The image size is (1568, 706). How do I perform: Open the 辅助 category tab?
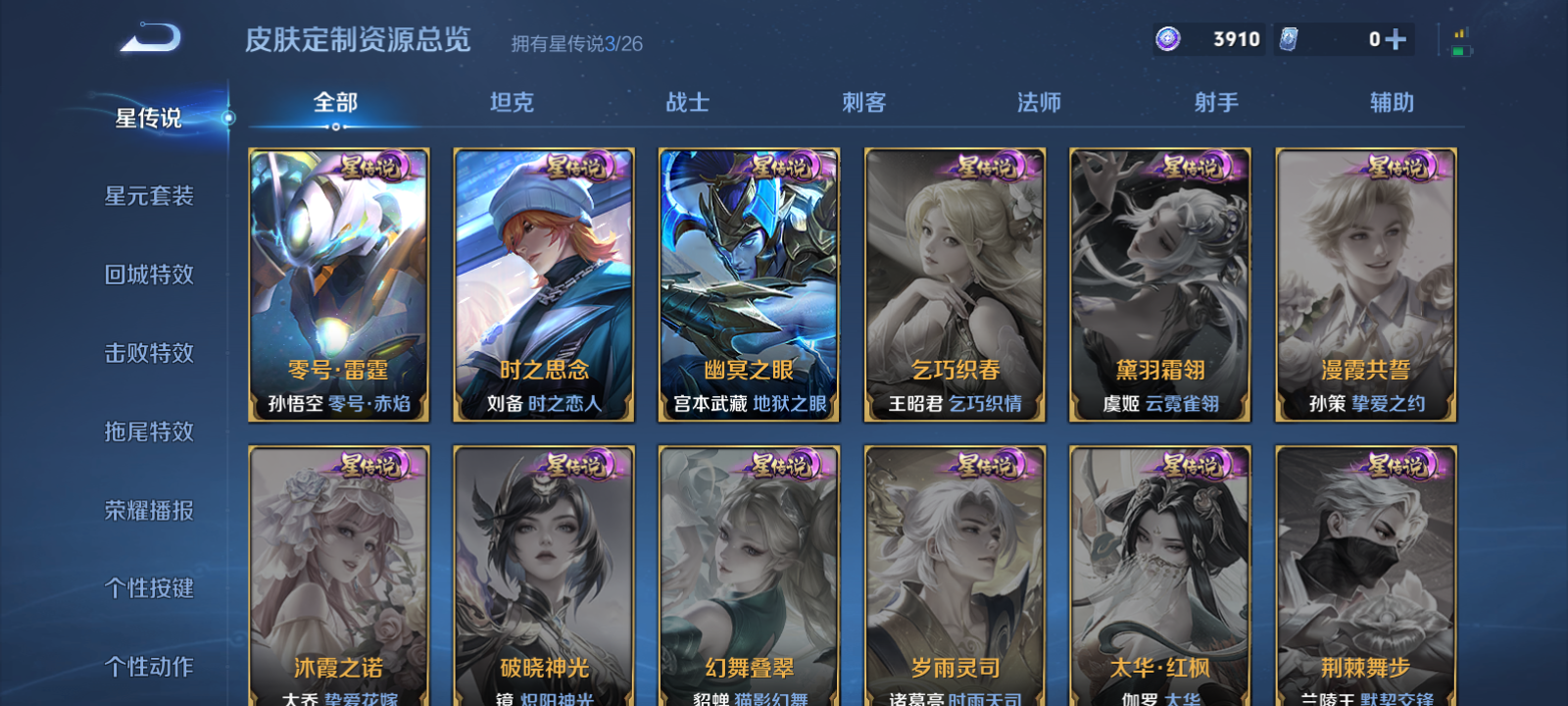tap(1393, 102)
